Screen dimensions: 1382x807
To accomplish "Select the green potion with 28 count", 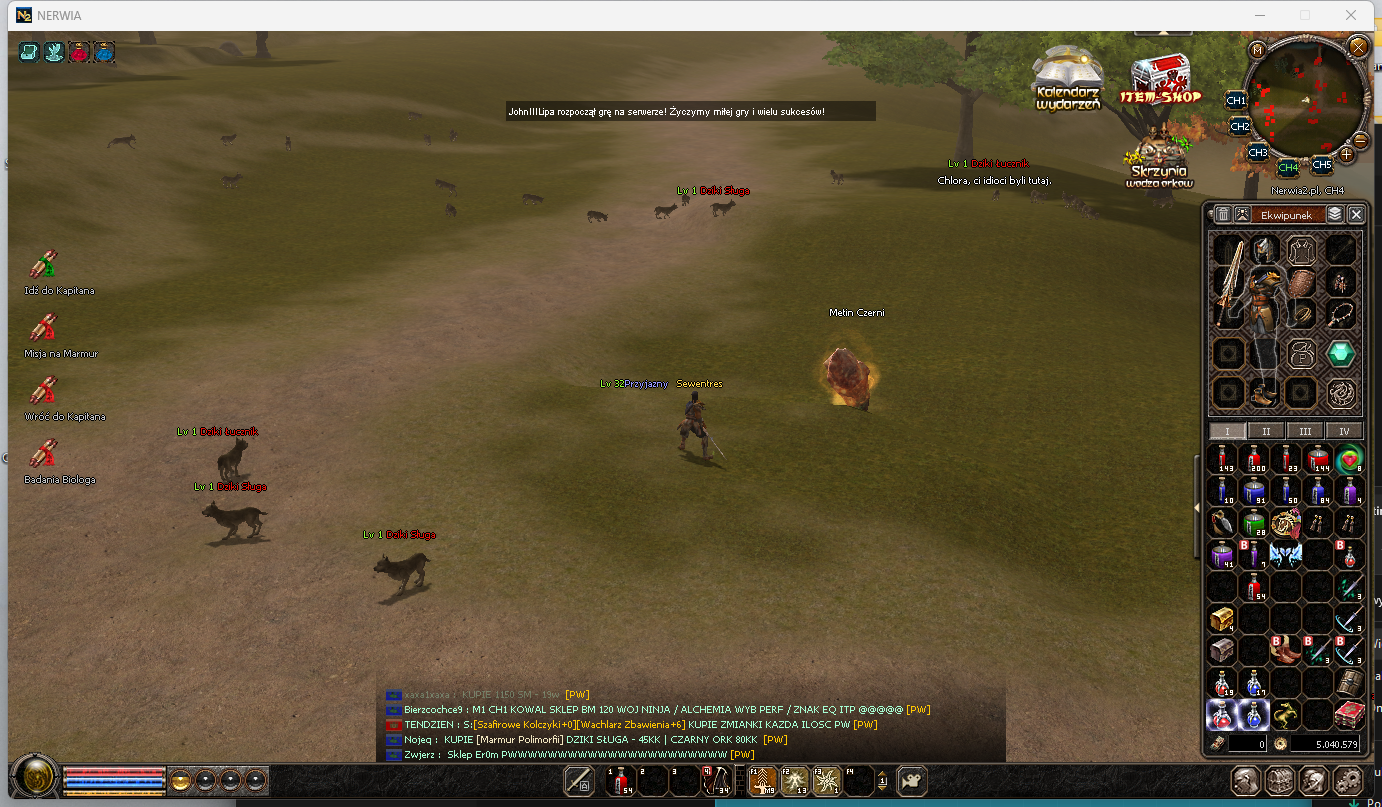I will click(x=1254, y=522).
